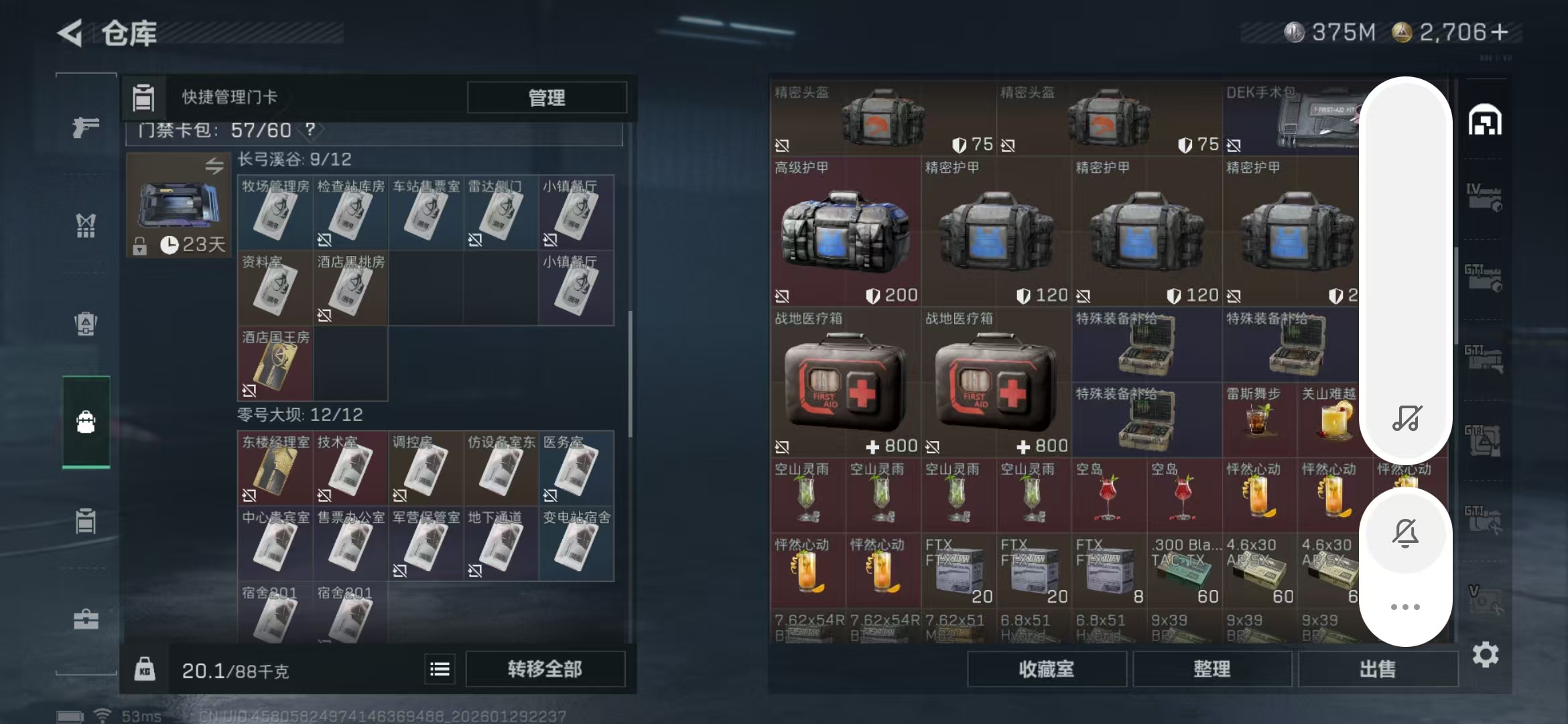Select the 变电站宿舍 keycard
Screen dimensions: 1568x724
pyautogui.click(x=576, y=543)
